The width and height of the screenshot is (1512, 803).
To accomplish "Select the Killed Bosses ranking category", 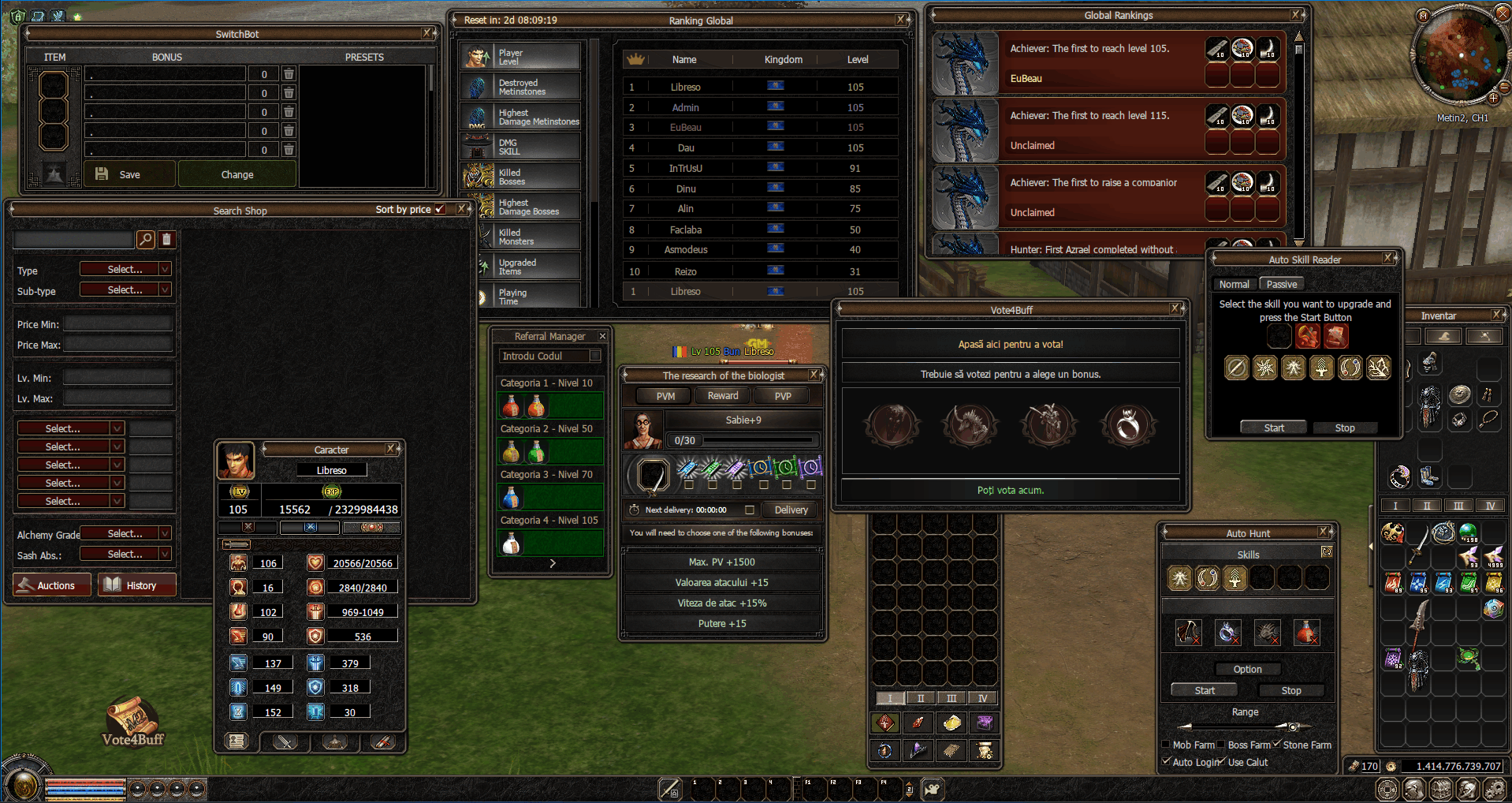I will [x=521, y=177].
